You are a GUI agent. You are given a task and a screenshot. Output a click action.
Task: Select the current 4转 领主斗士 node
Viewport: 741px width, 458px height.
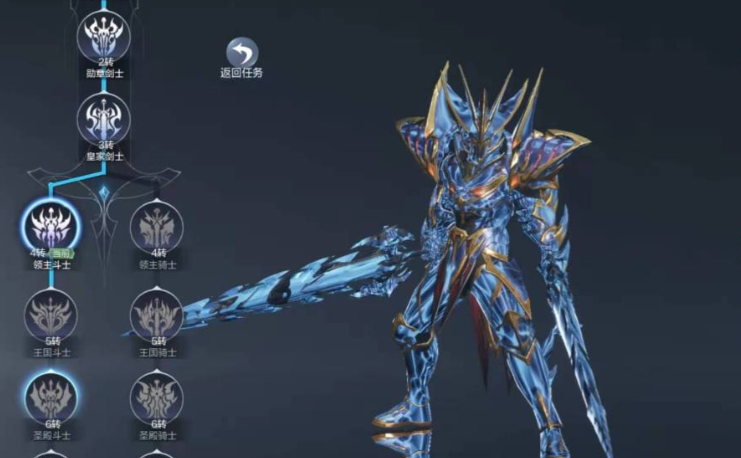[x=50, y=225]
